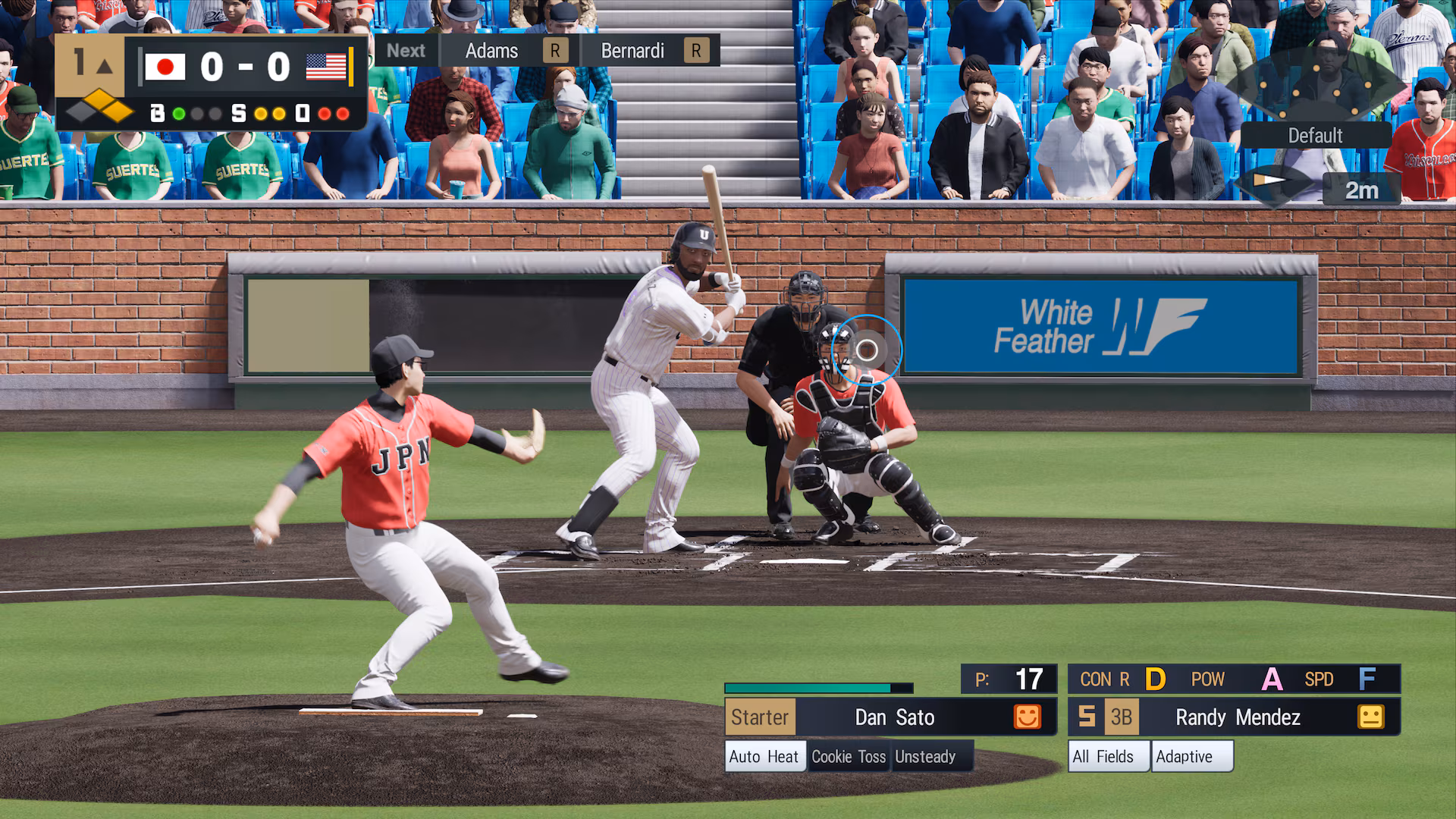Click the base runners diamond indicator

click(99, 107)
